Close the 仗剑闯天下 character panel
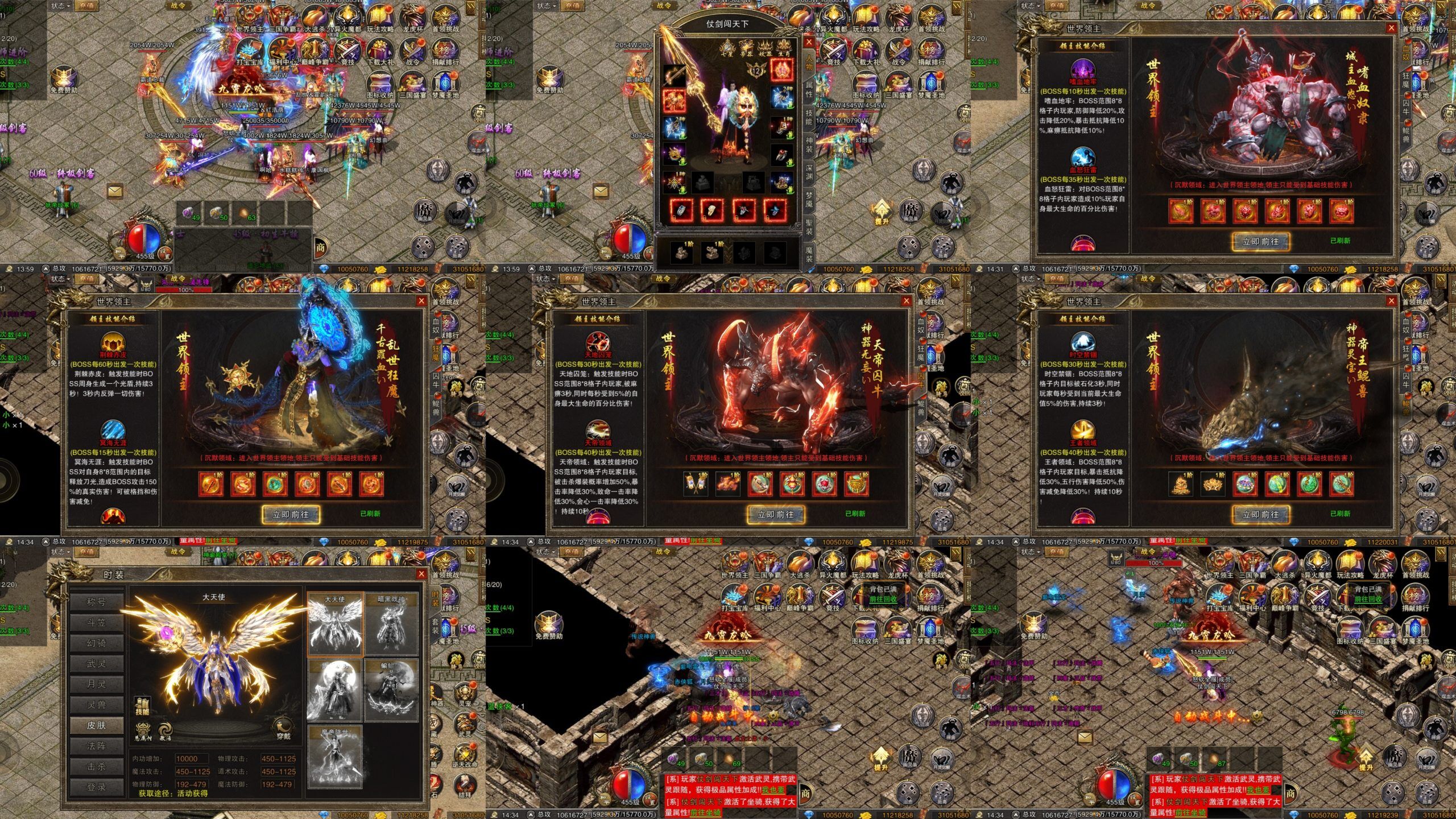This screenshot has height=819, width=1456. [809, 42]
